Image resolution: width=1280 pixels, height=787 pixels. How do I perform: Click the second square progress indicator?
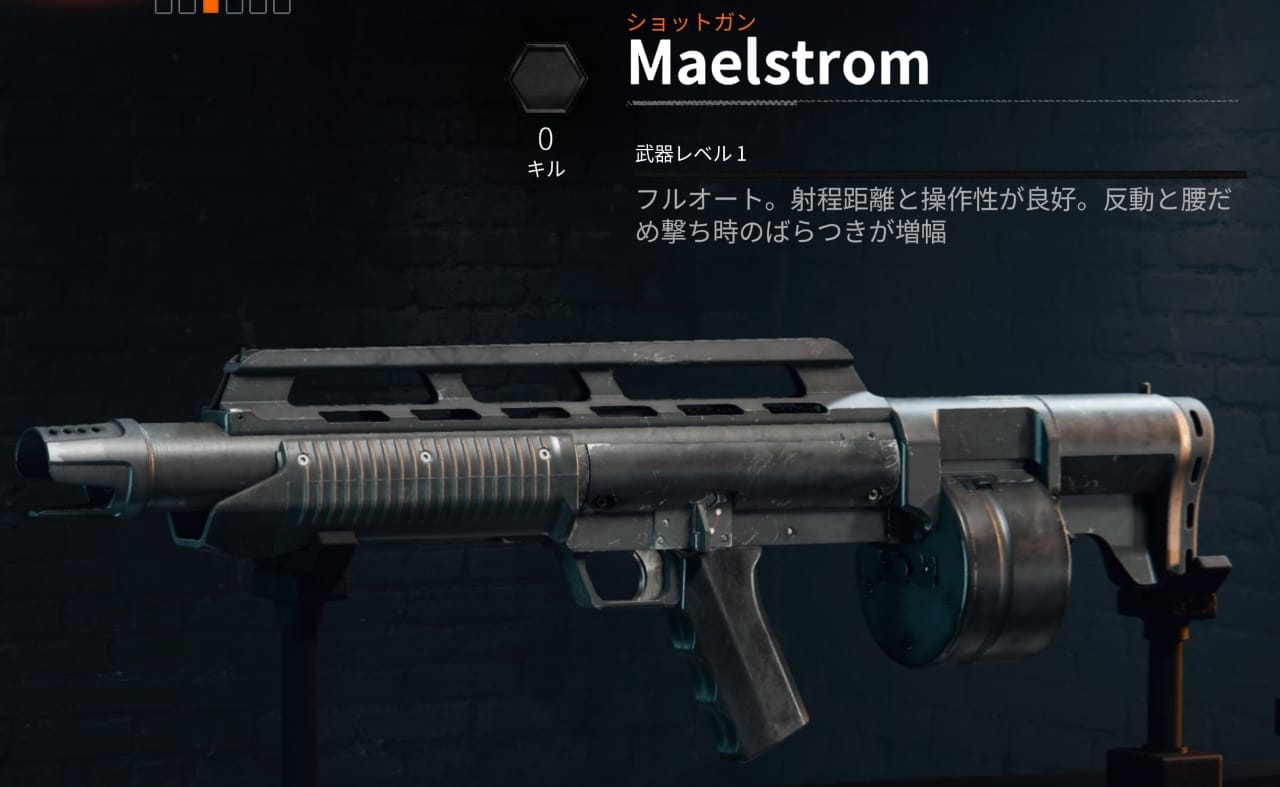pos(187,8)
